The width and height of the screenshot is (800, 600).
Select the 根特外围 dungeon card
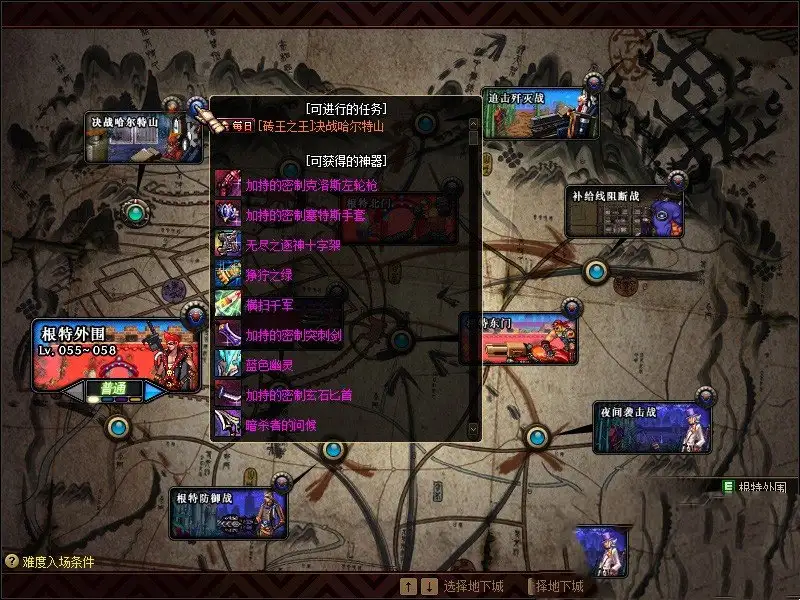[x=115, y=355]
